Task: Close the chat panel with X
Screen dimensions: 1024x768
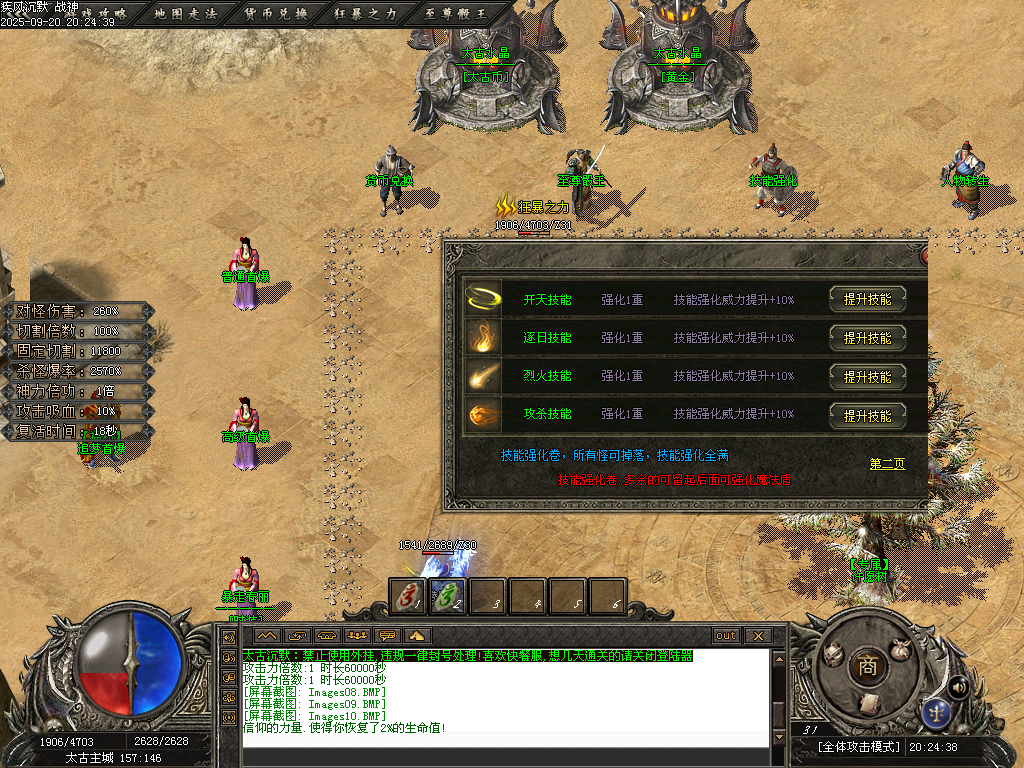Action: 758,636
